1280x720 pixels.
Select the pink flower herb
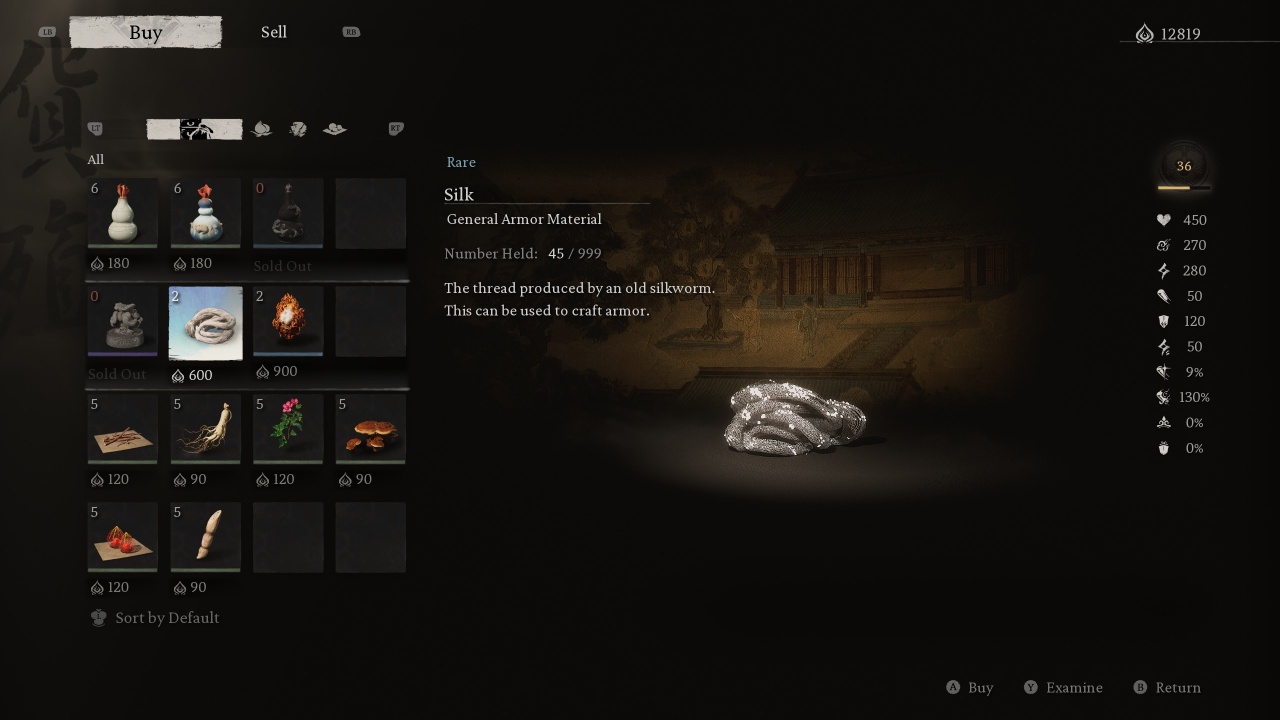(288, 429)
